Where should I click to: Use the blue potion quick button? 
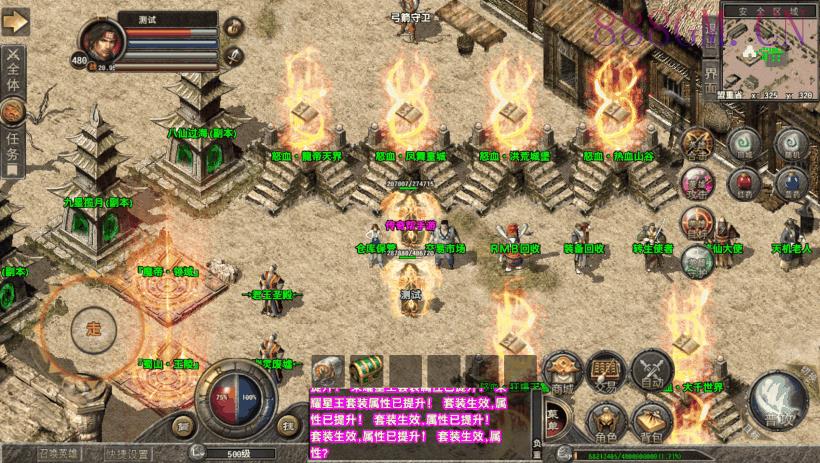click(x=793, y=182)
